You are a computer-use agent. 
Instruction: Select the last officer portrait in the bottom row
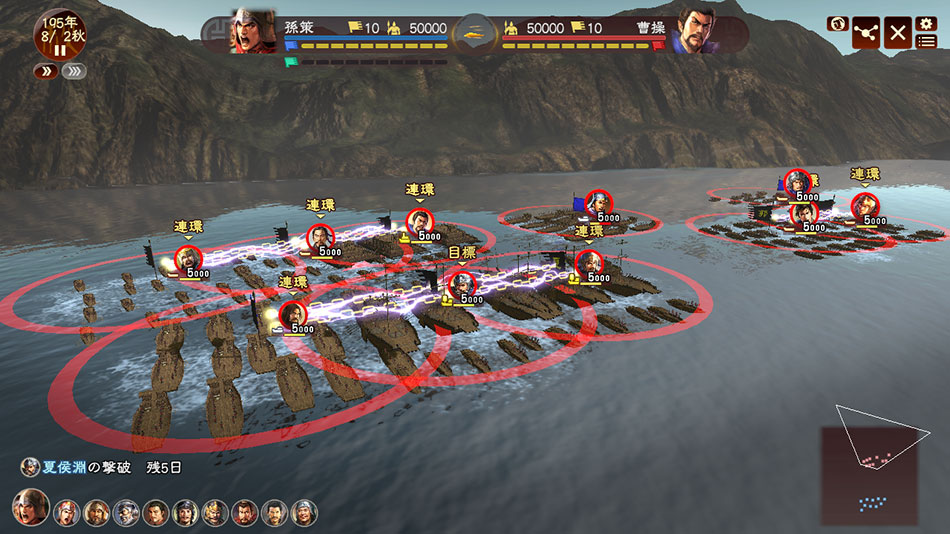tap(304, 513)
